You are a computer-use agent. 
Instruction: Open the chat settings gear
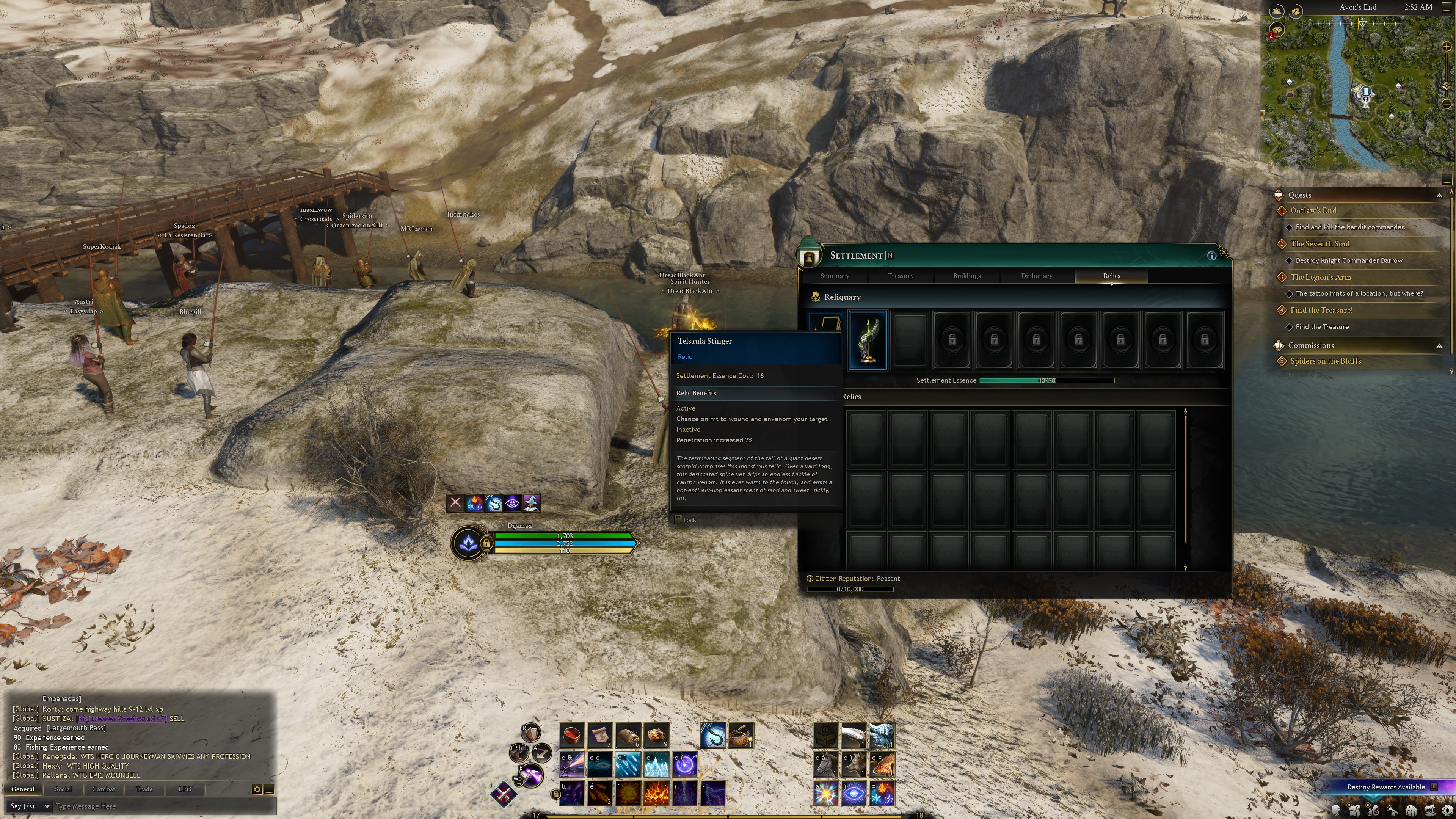click(x=257, y=789)
